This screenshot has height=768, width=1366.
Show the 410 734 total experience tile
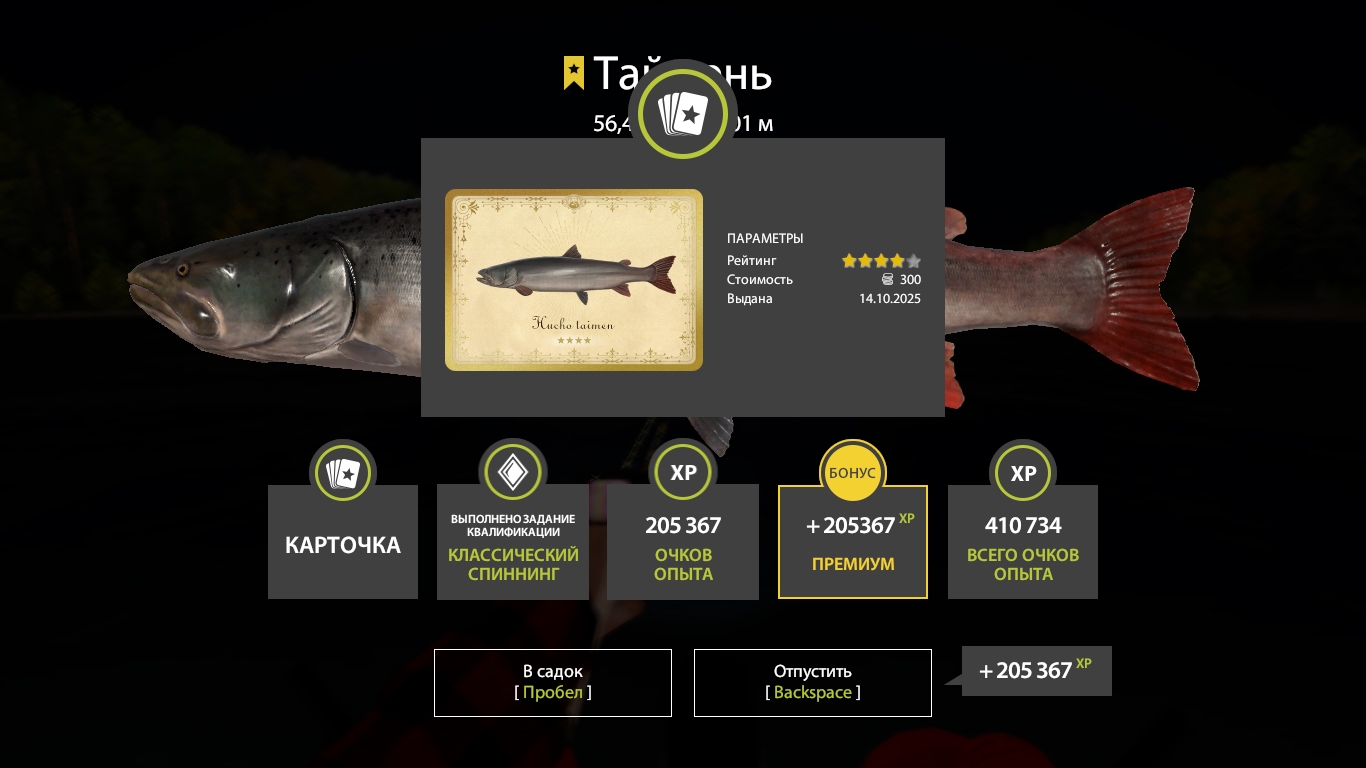(1023, 542)
